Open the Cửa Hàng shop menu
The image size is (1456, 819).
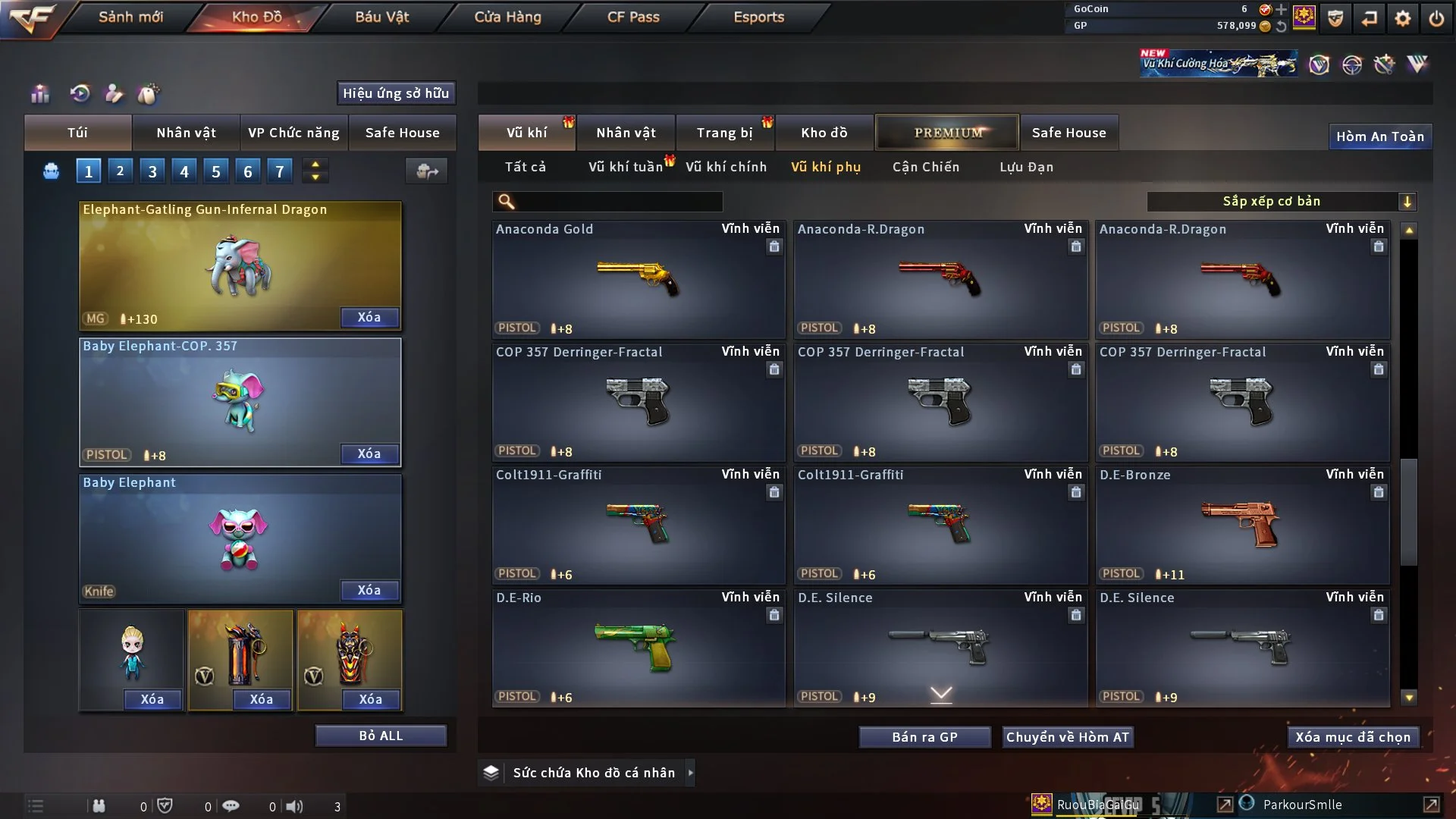point(507,17)
